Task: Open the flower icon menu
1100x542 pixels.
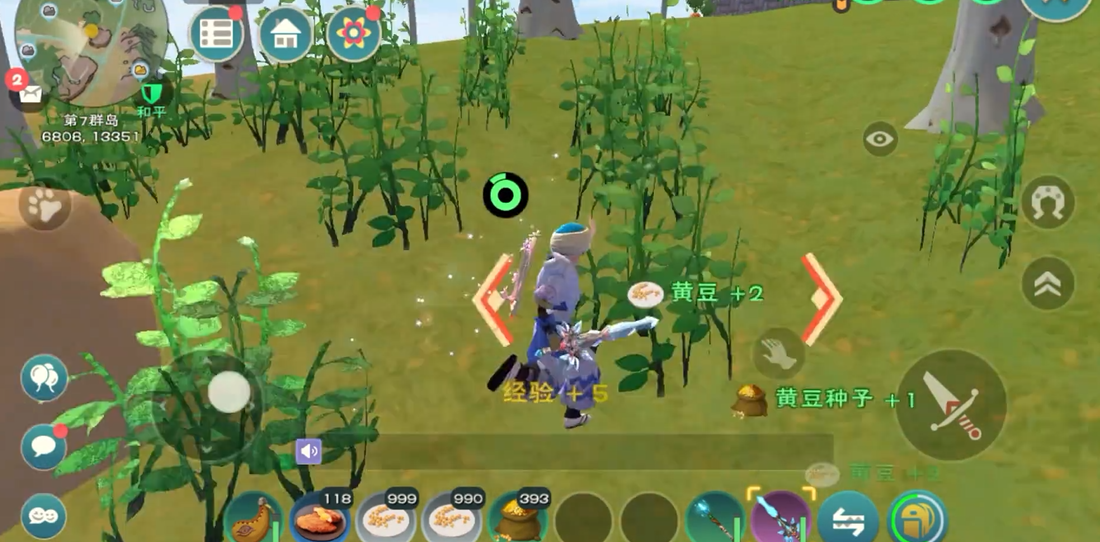Action: (x=354, y=36)
